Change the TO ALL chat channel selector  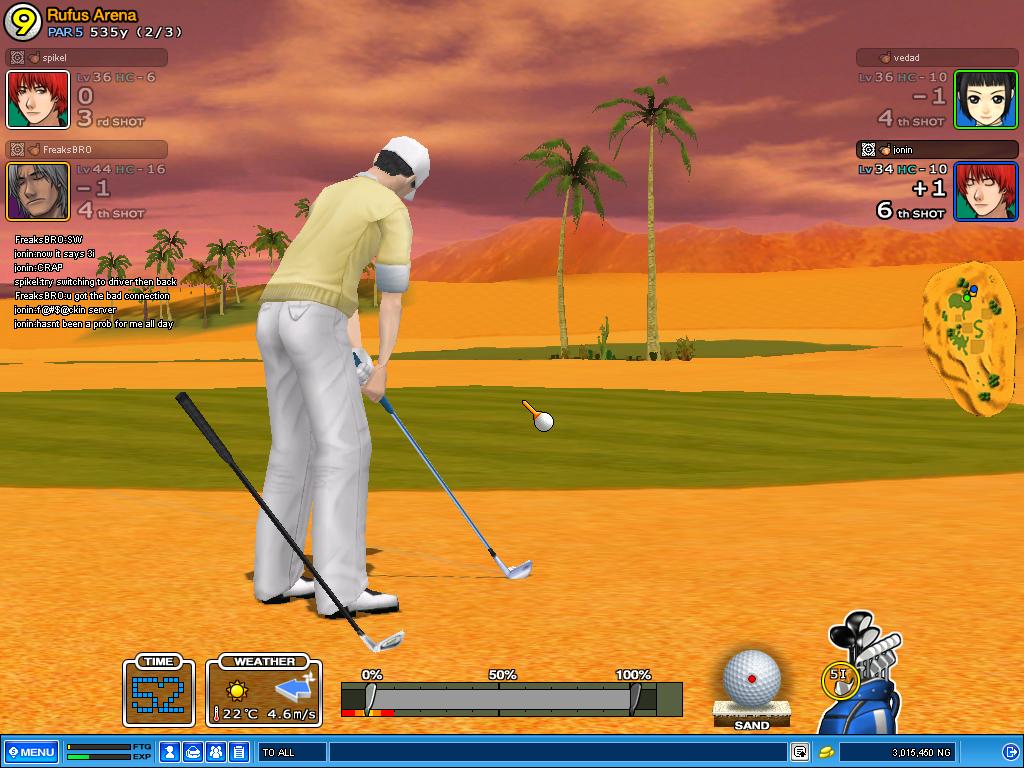[x=292, y=752]
